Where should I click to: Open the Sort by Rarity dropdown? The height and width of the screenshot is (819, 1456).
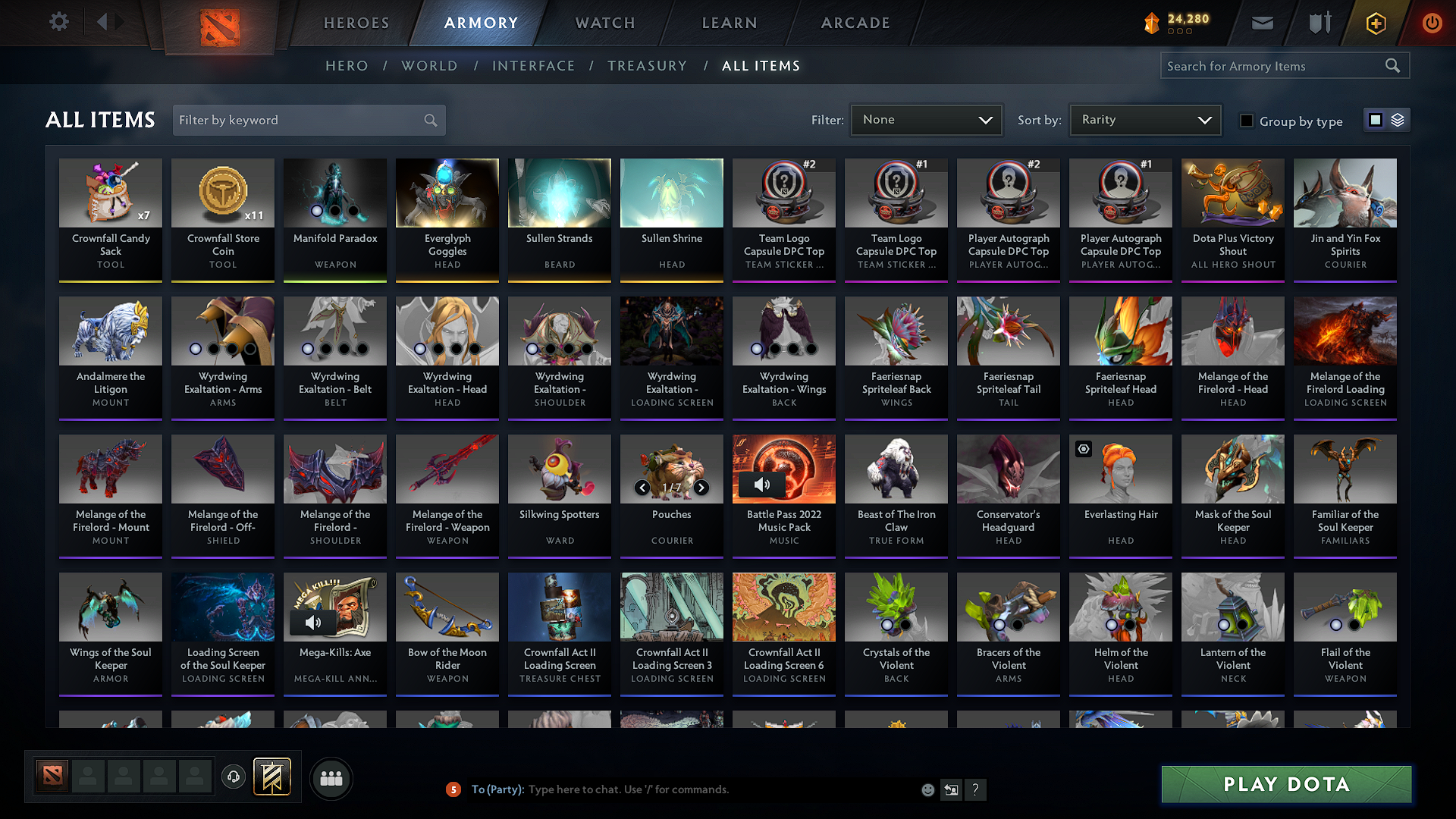coord(1145,119)
